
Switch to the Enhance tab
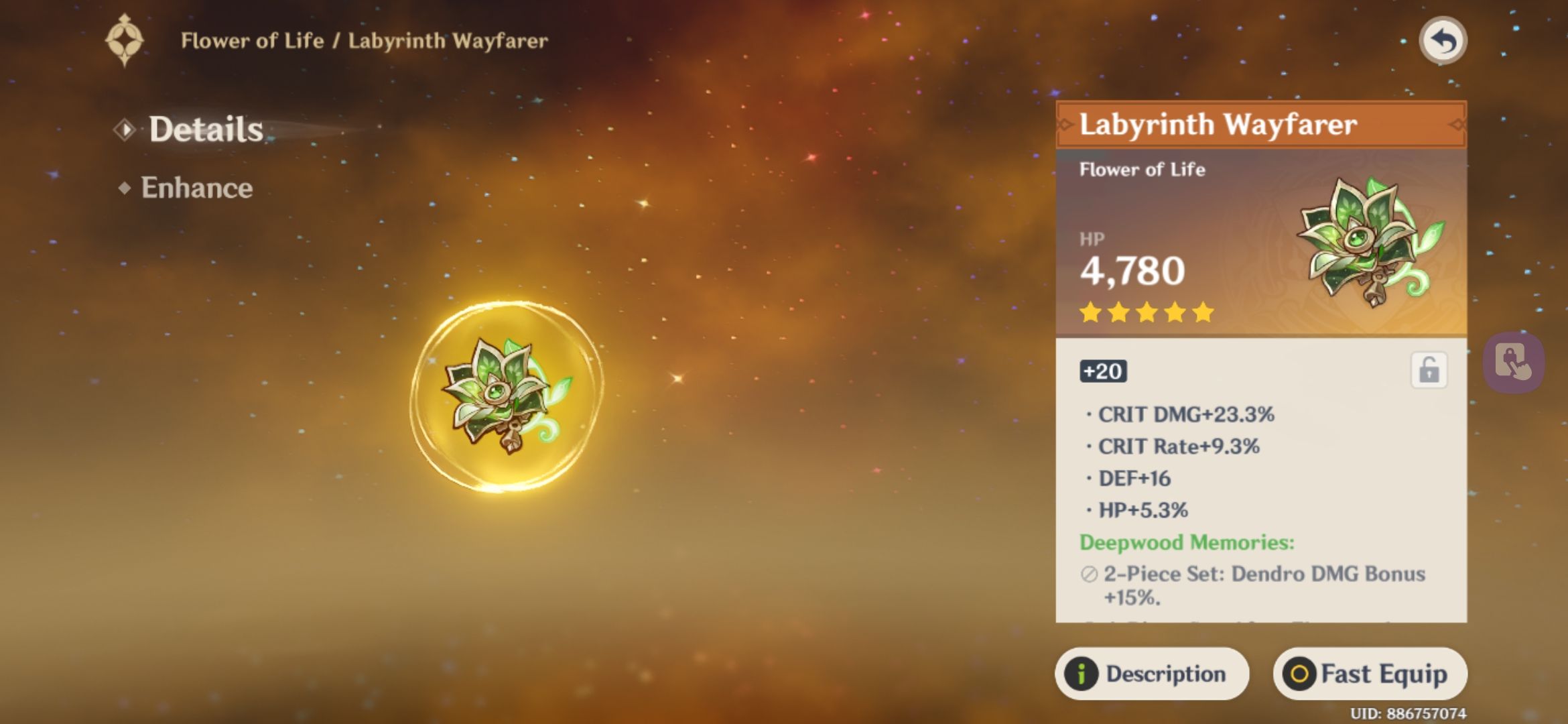[196, 188]
